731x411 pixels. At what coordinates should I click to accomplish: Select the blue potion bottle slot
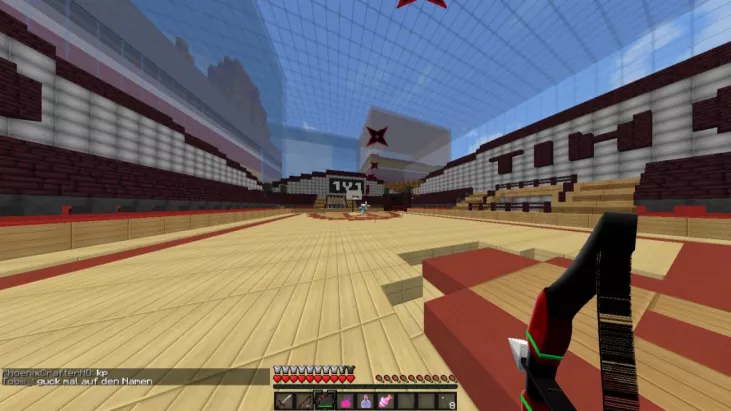point(366,401)
